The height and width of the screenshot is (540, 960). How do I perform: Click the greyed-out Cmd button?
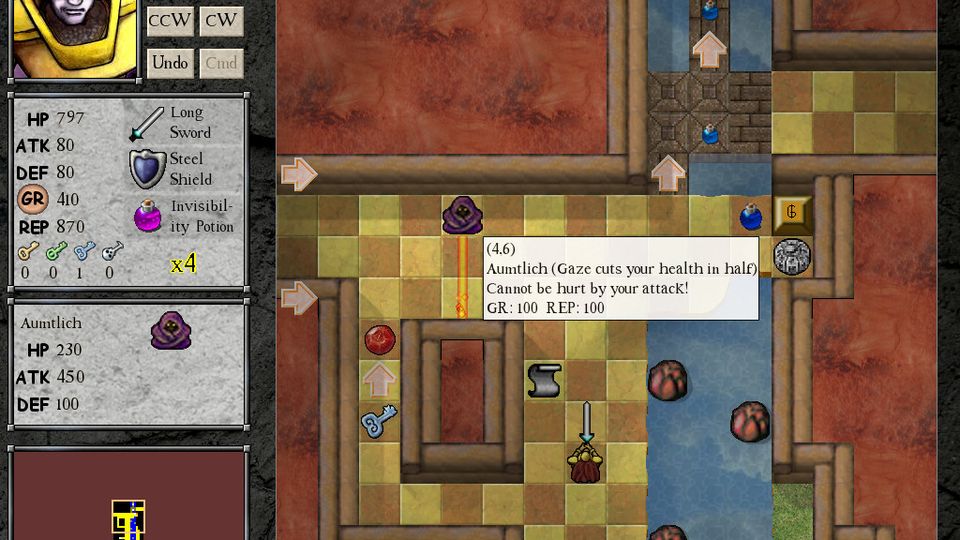pos(221,63)
